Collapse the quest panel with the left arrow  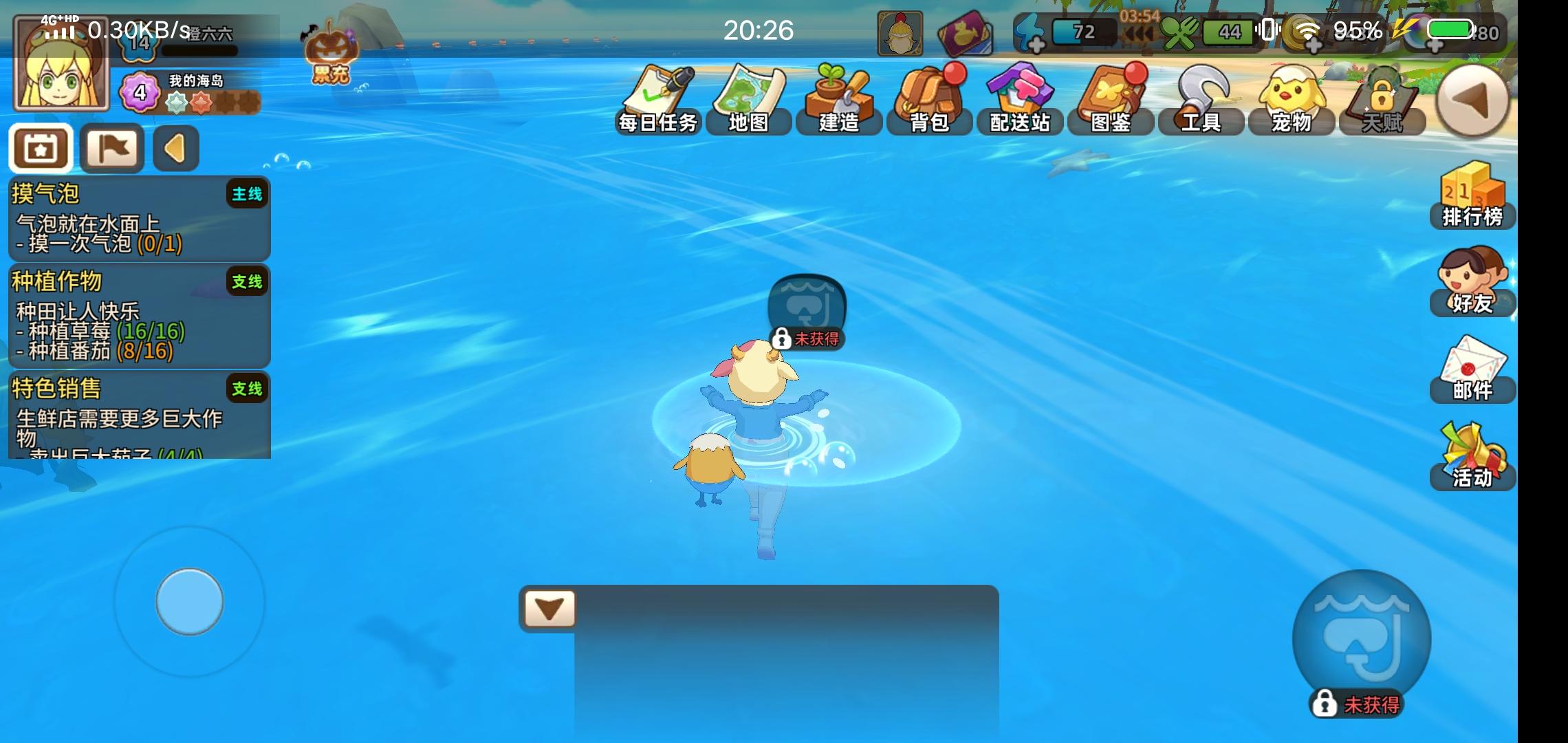click(176, 148)
